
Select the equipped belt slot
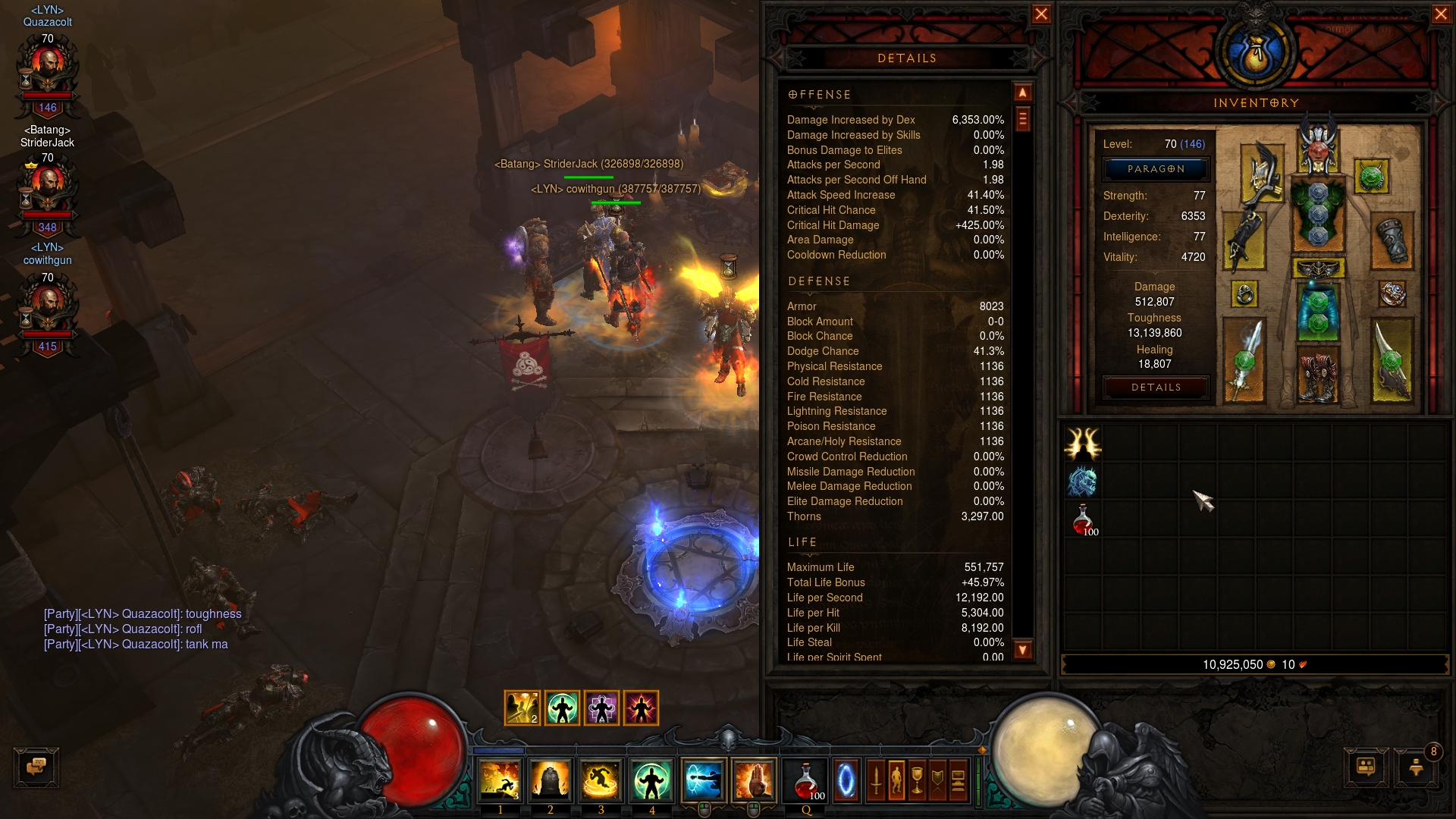click(x=1318, y=268)
